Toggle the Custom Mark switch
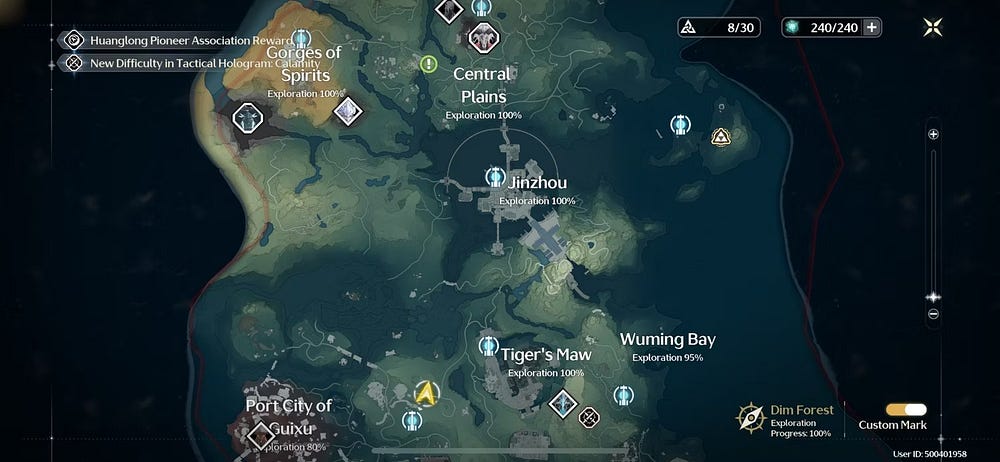Viewport: 1000px width, 462px height. pos(906,410)
